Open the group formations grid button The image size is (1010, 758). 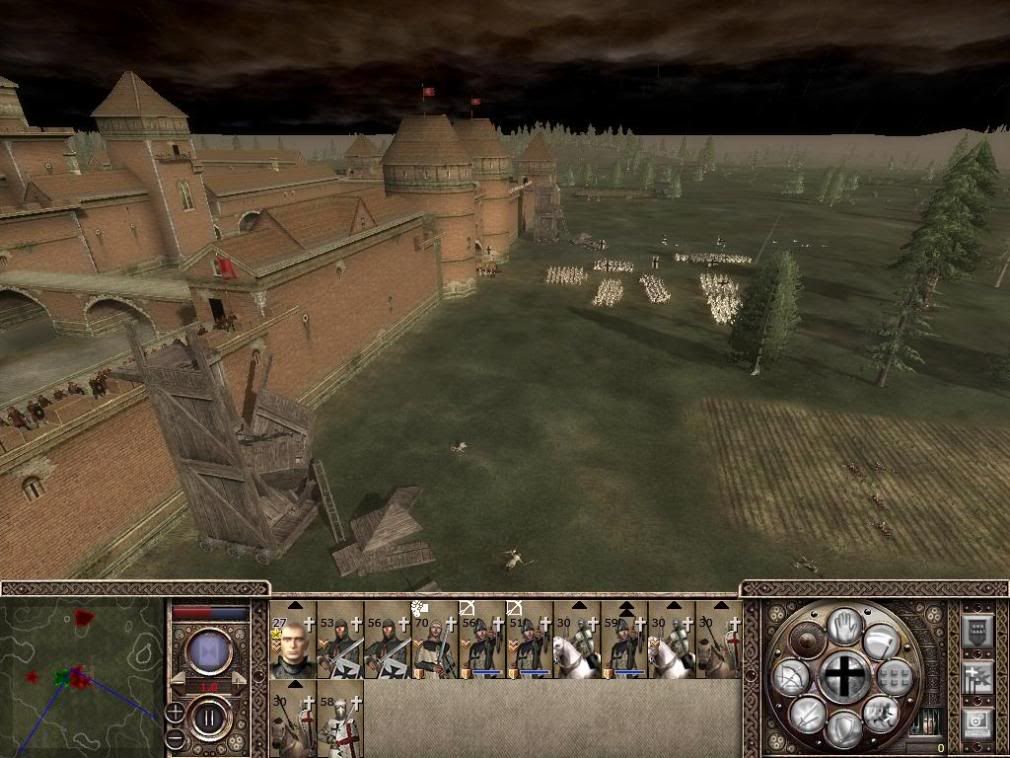pyautogui.click(x=897, y=677)
